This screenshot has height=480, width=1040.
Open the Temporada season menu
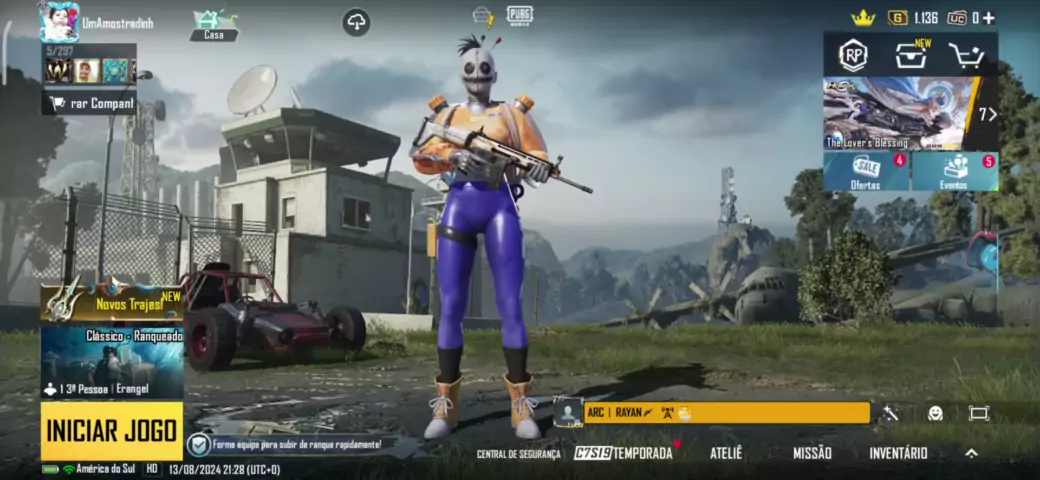click(x=624, y=453)
